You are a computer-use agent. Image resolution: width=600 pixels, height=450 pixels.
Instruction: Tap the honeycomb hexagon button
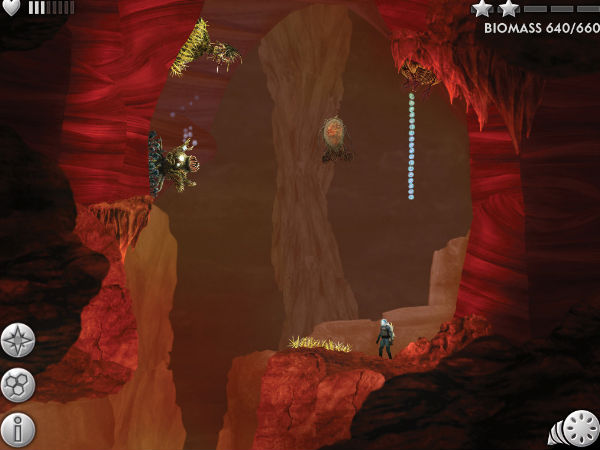click(x=18, y=385)
